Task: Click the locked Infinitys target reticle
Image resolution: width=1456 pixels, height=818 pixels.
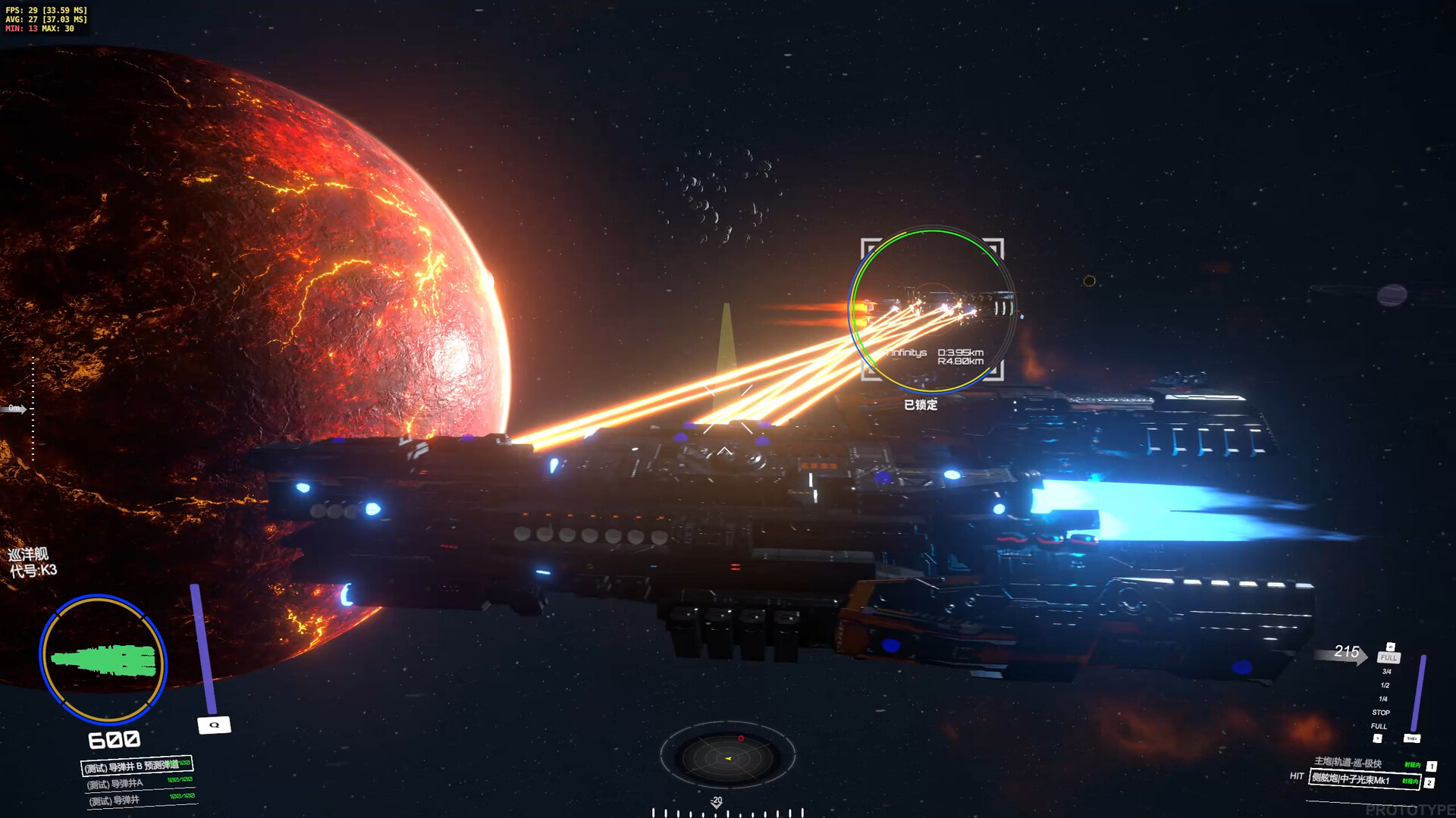Action: pyautogui.click(x=932, y=309)
